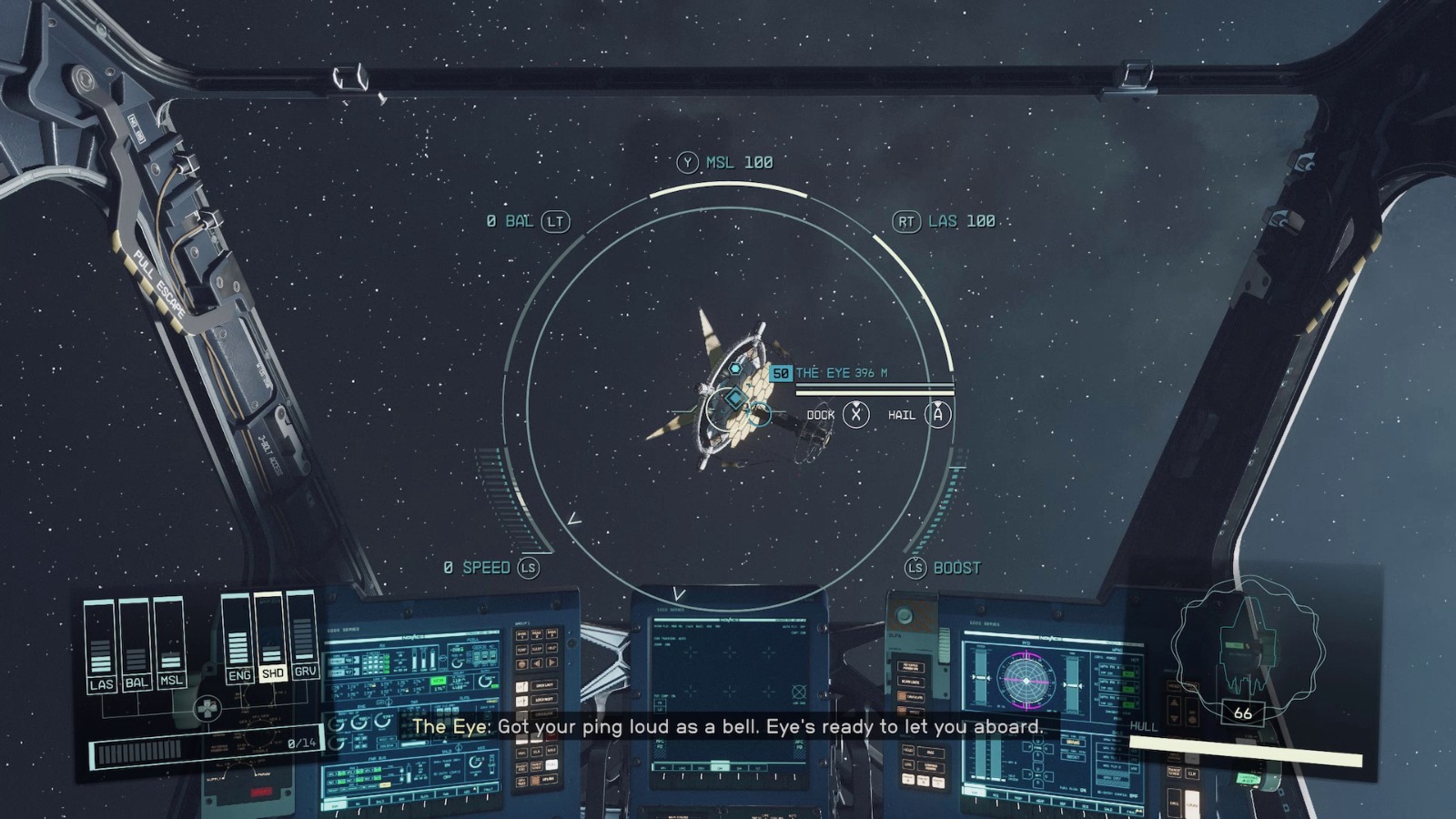Select the D-pad power allocation icon
Screen dimensions: 1456x819
point(207,708)
